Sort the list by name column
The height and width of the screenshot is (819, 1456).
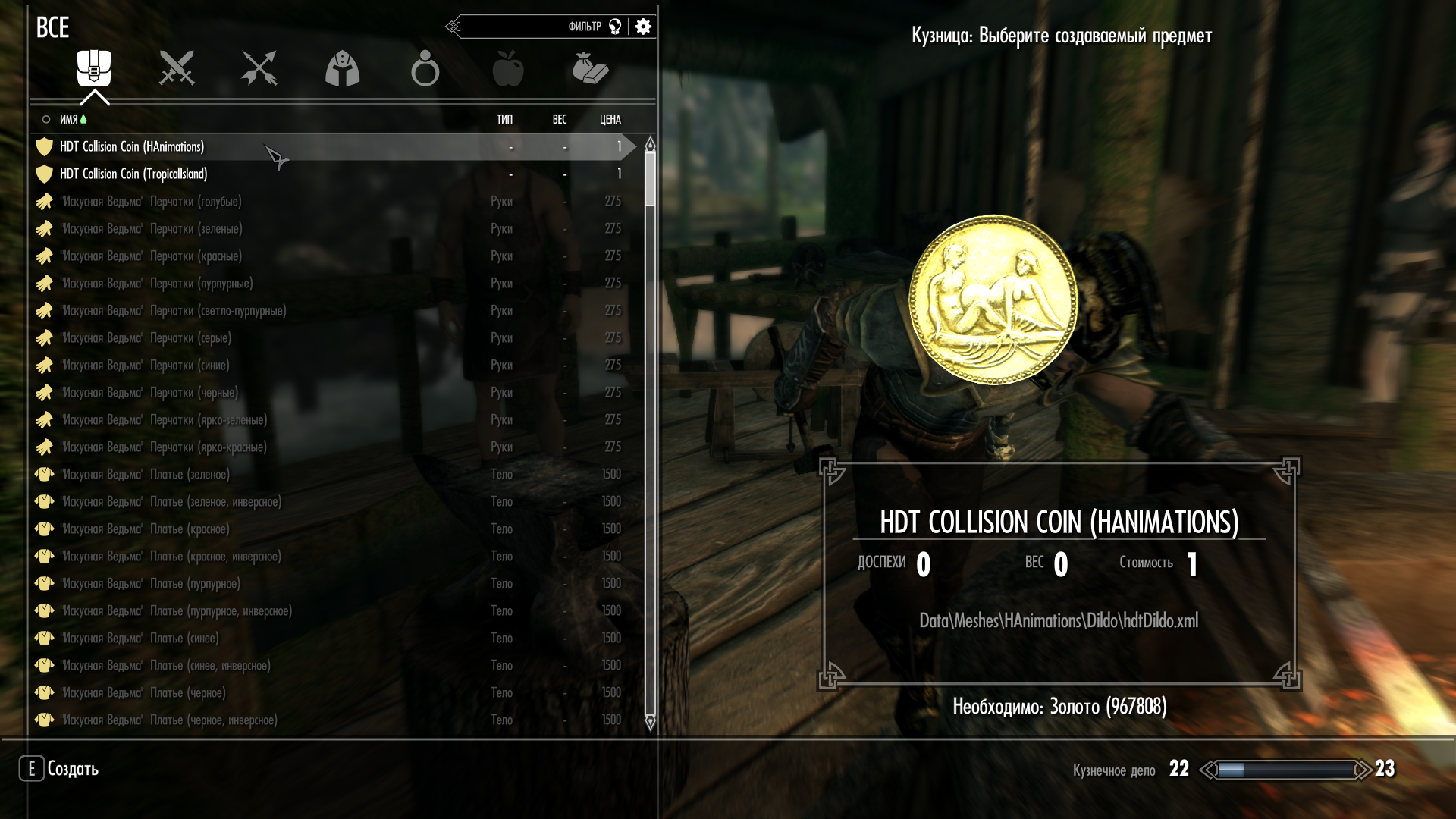click(69, 119)
